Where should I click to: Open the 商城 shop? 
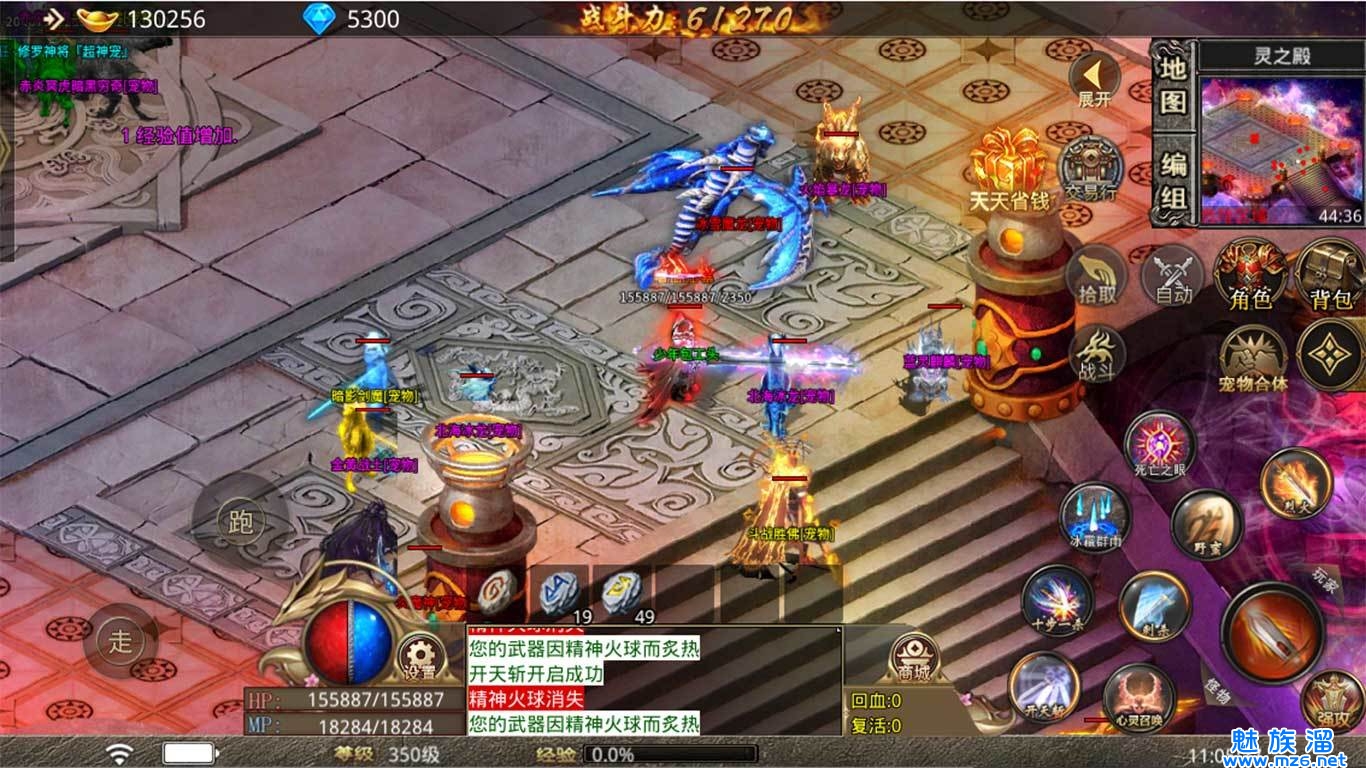(x=914, y=657)
